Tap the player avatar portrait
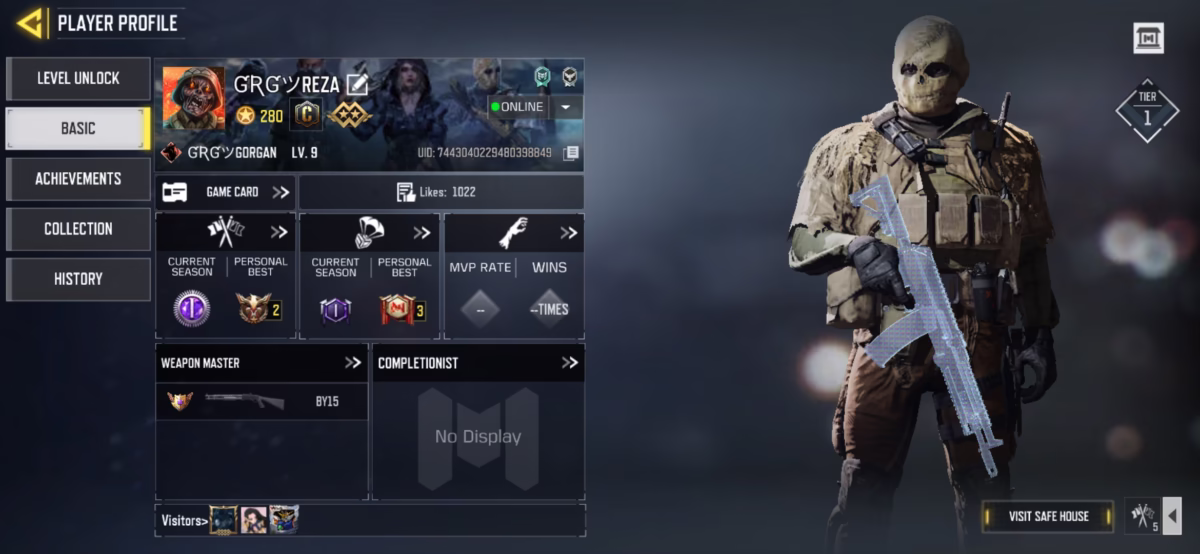Image resolution: width=1200 pixels, height=554 pixels. pyautogui.click(x=193, y=98)
